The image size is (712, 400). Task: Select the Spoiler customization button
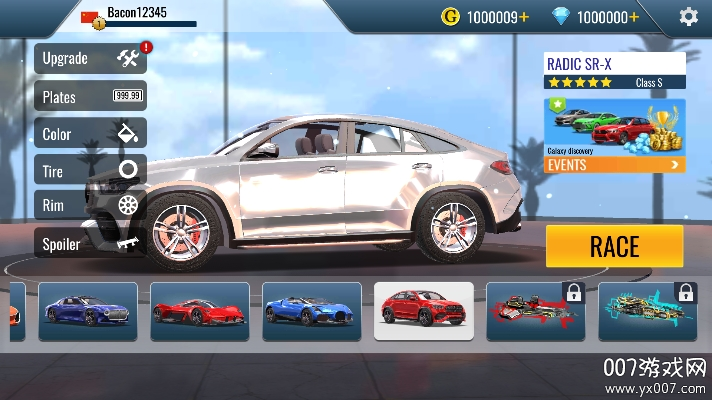[90, 243]
